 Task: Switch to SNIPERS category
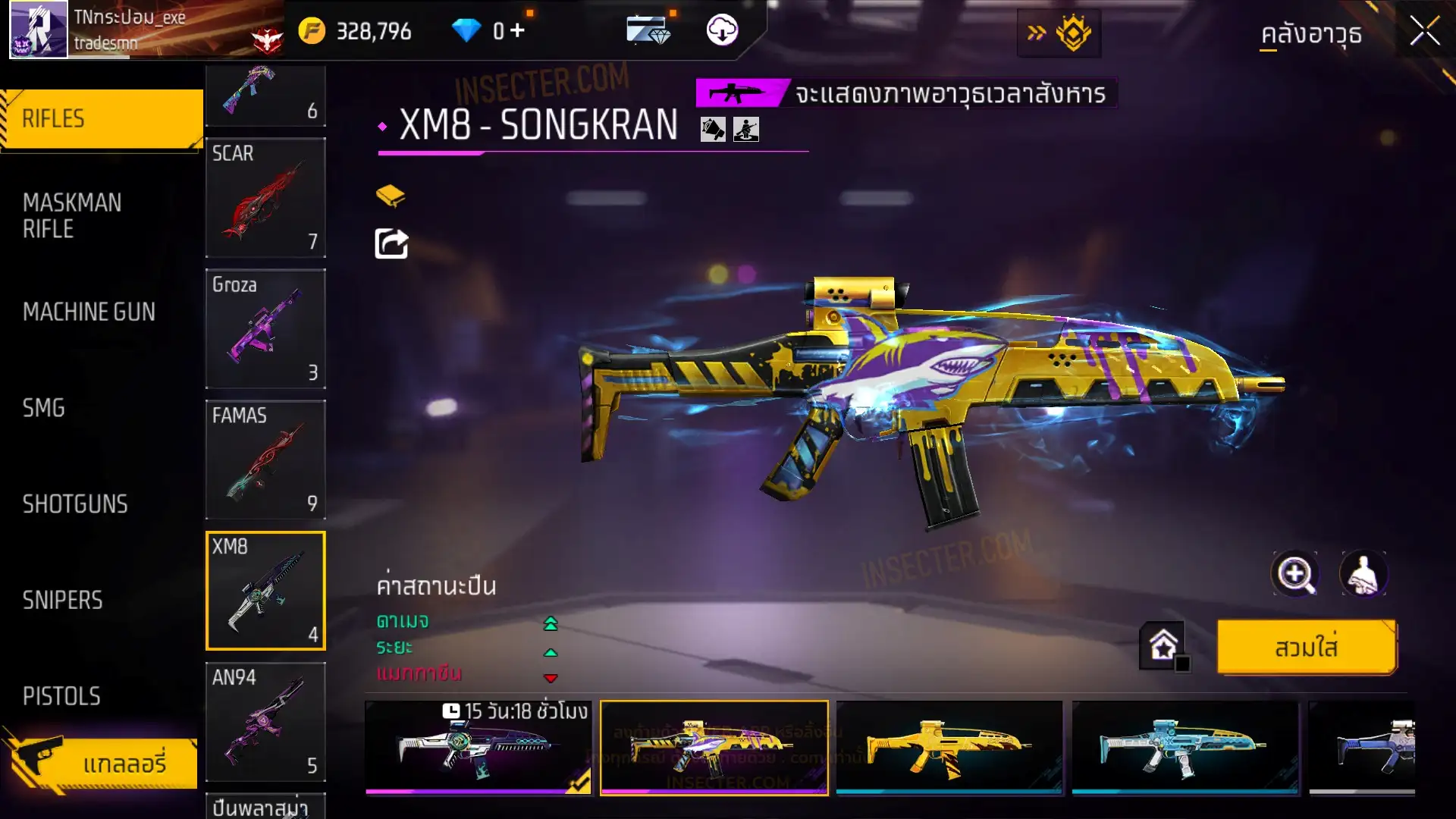(x=62, y=601)
